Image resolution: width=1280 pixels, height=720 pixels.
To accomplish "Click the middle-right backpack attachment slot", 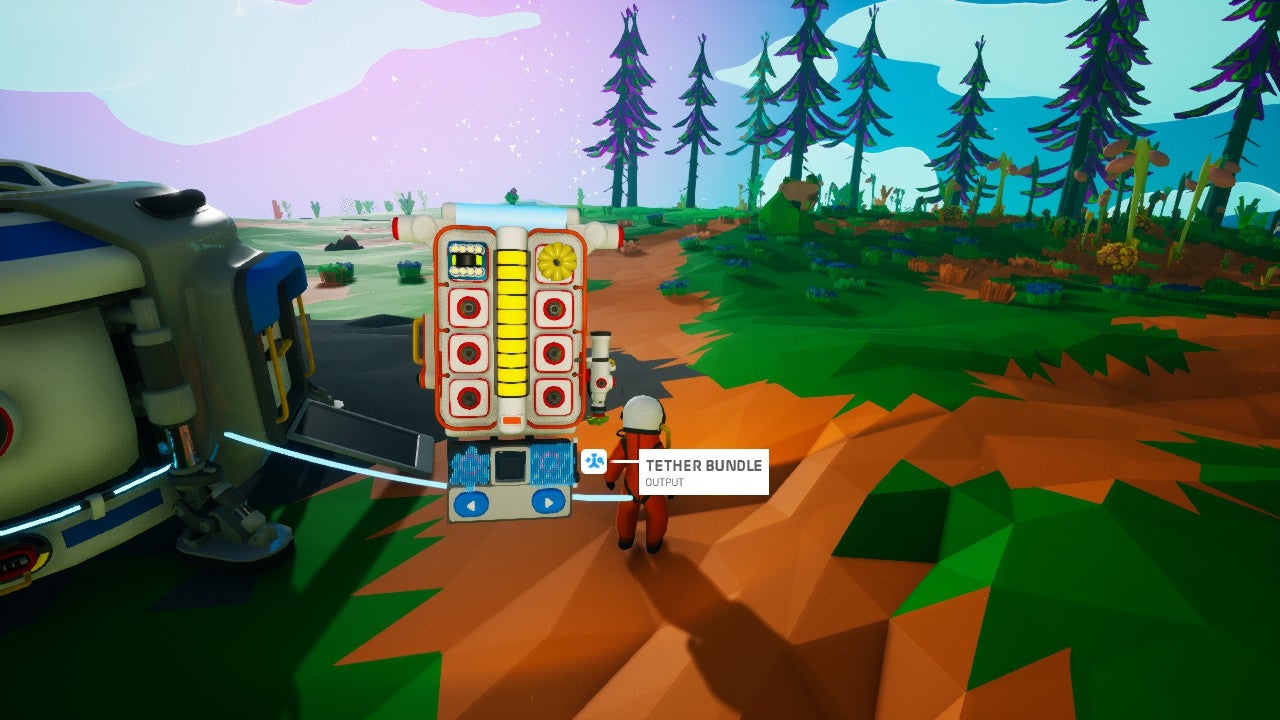I will coord(553,353).
